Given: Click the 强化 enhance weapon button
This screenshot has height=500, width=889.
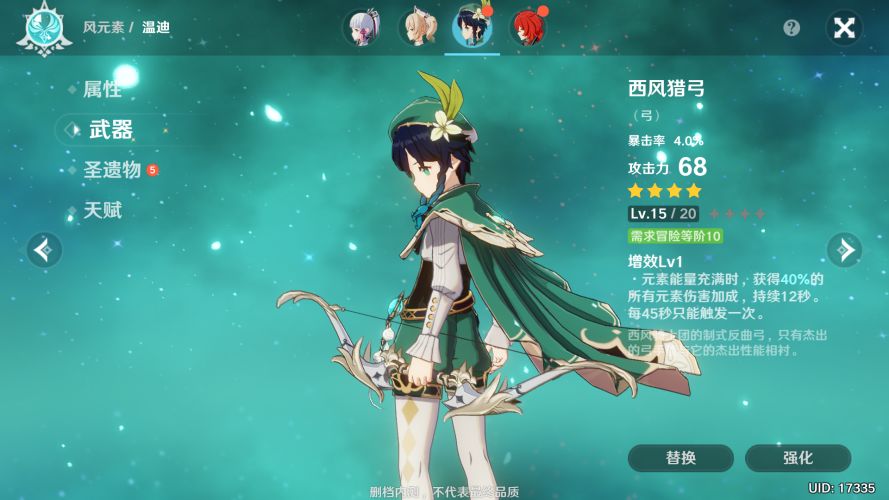Looking at the screenshot, I should [797, 458].
